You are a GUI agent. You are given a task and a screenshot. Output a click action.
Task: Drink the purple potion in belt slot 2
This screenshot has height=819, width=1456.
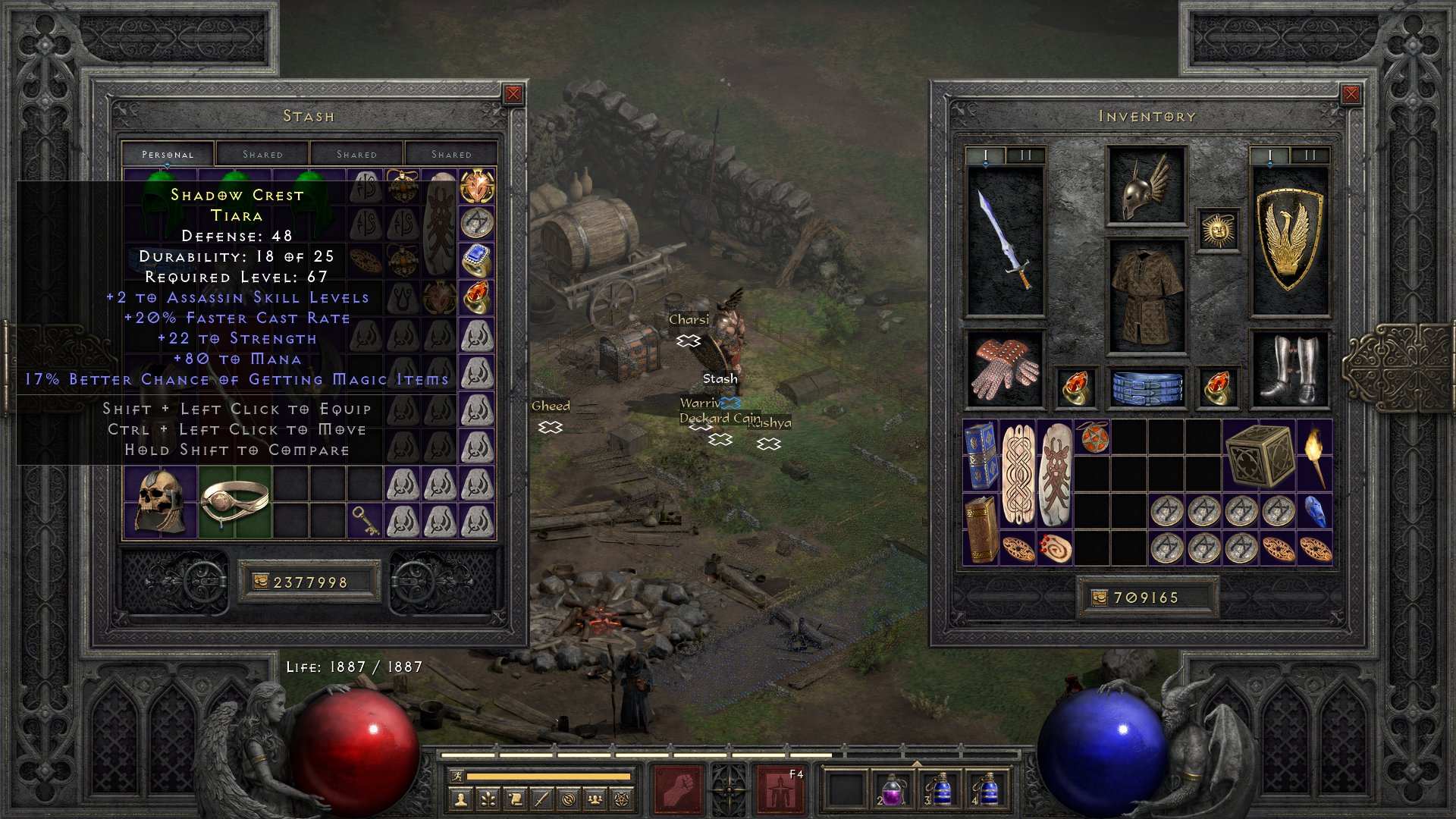(x=892, y=791)
